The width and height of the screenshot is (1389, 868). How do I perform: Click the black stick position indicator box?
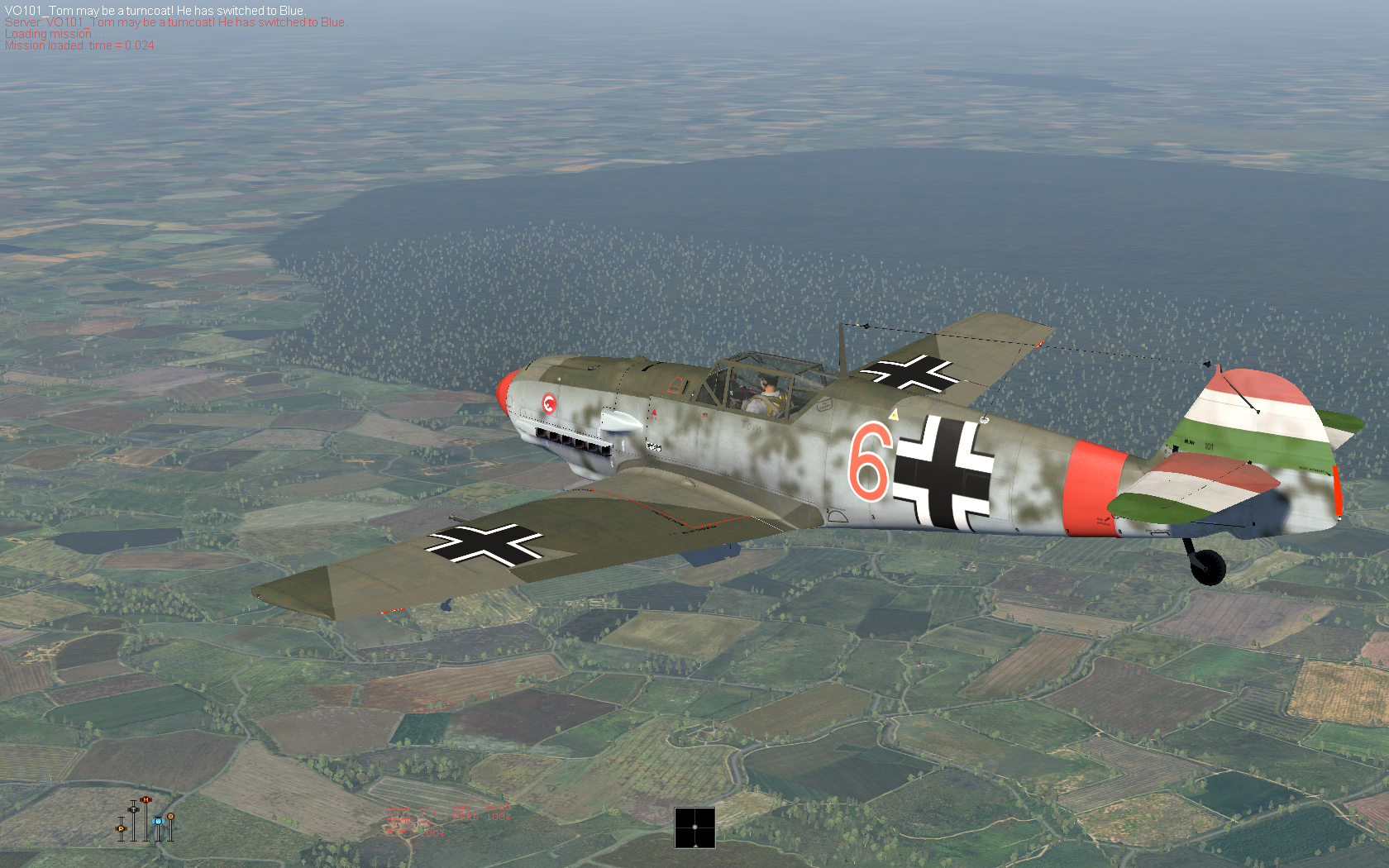[x=694, y=827]
